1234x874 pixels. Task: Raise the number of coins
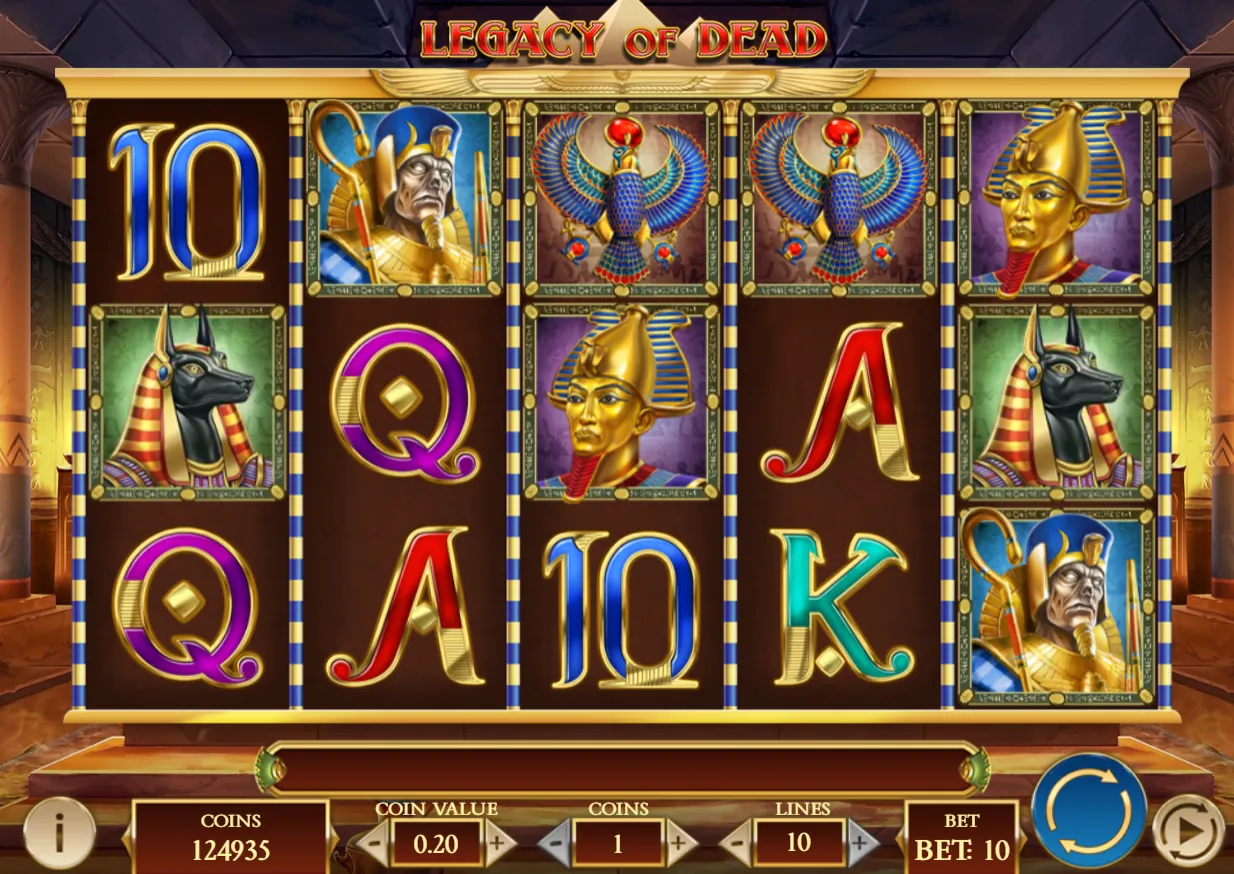pyautogui.click(x=679, y=844)
